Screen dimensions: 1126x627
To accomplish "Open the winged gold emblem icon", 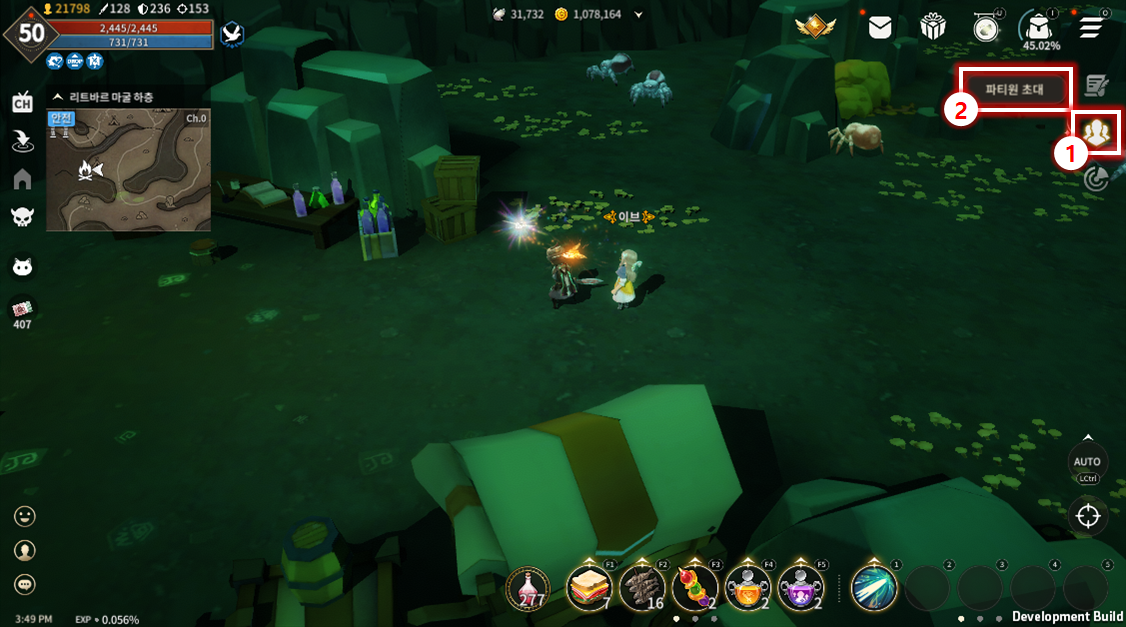I will click(x=814, y=28).
